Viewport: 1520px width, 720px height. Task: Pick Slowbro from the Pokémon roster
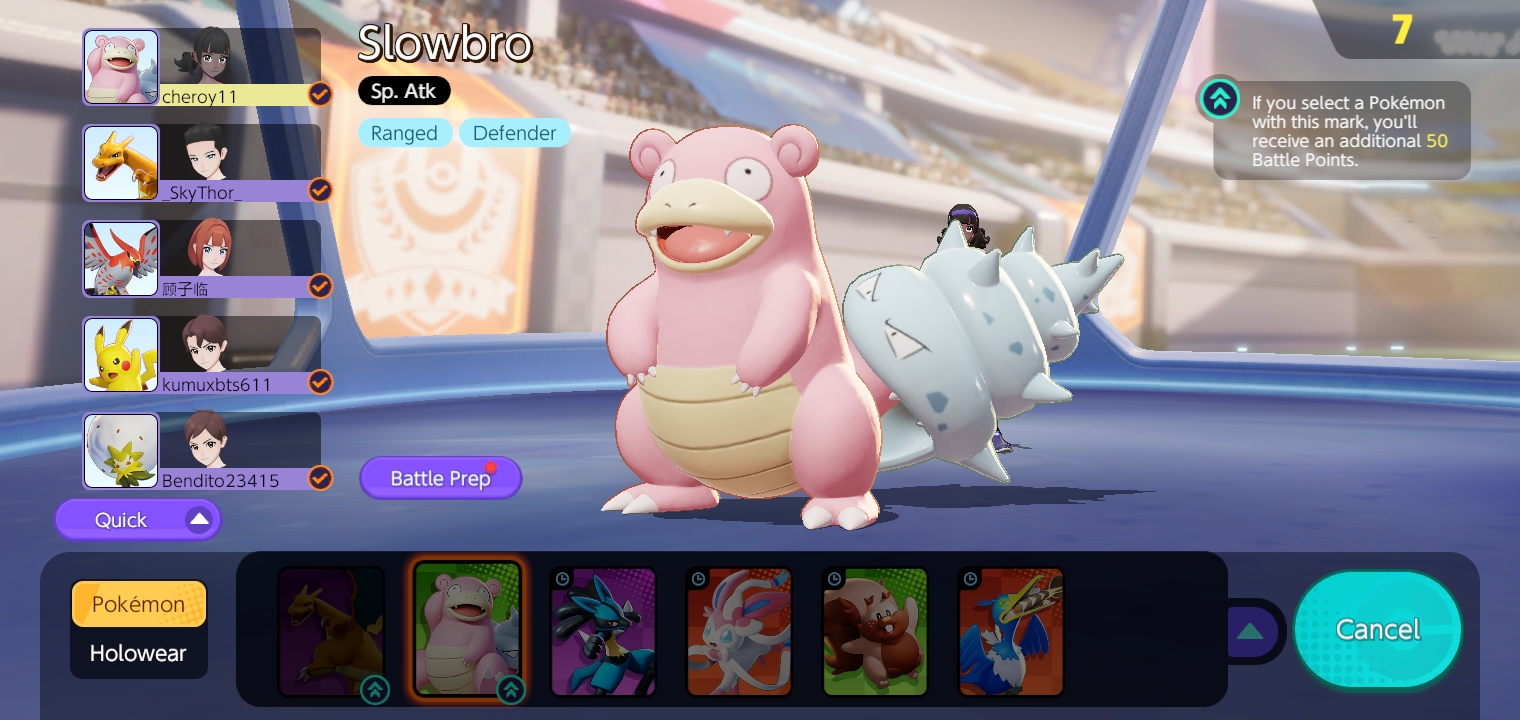[467, 629]
